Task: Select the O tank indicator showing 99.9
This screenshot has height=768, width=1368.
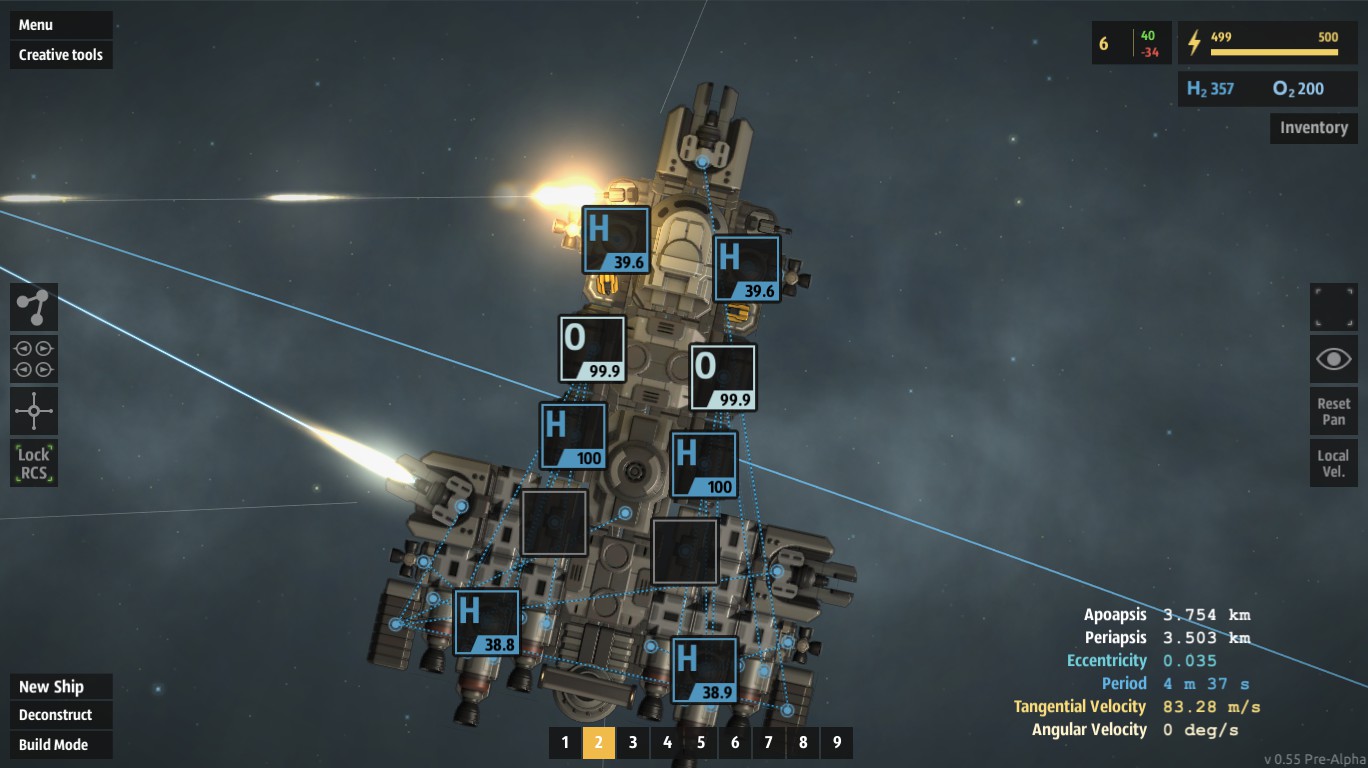Action: pyautogui.click(x=591, y=348)
